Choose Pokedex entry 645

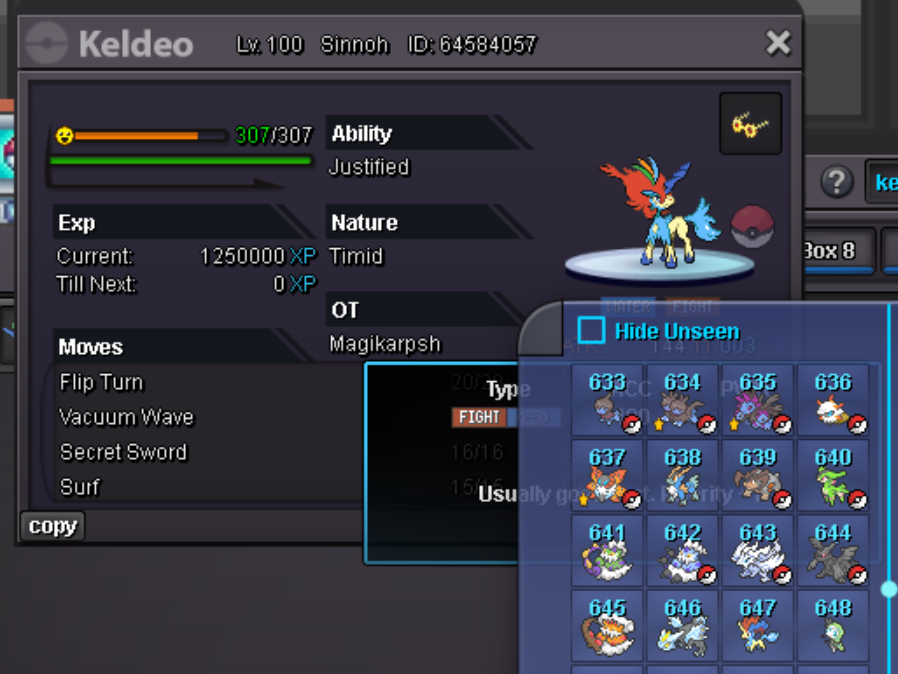[608, 626]
